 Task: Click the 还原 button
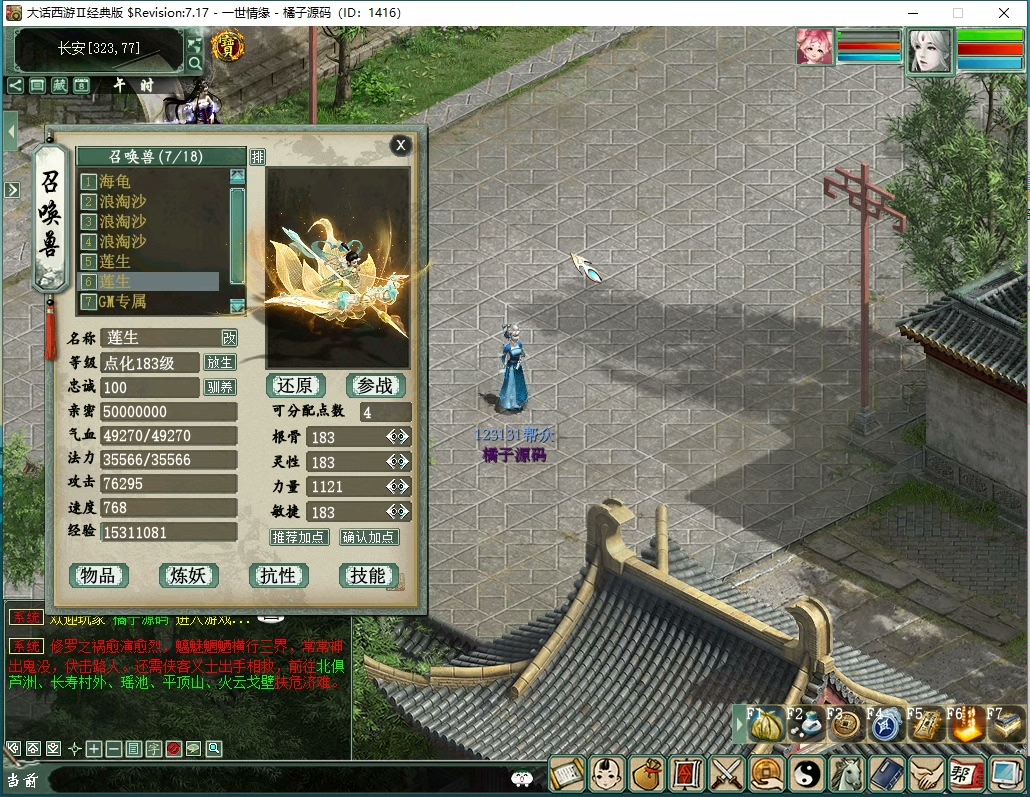click(296, 385)
